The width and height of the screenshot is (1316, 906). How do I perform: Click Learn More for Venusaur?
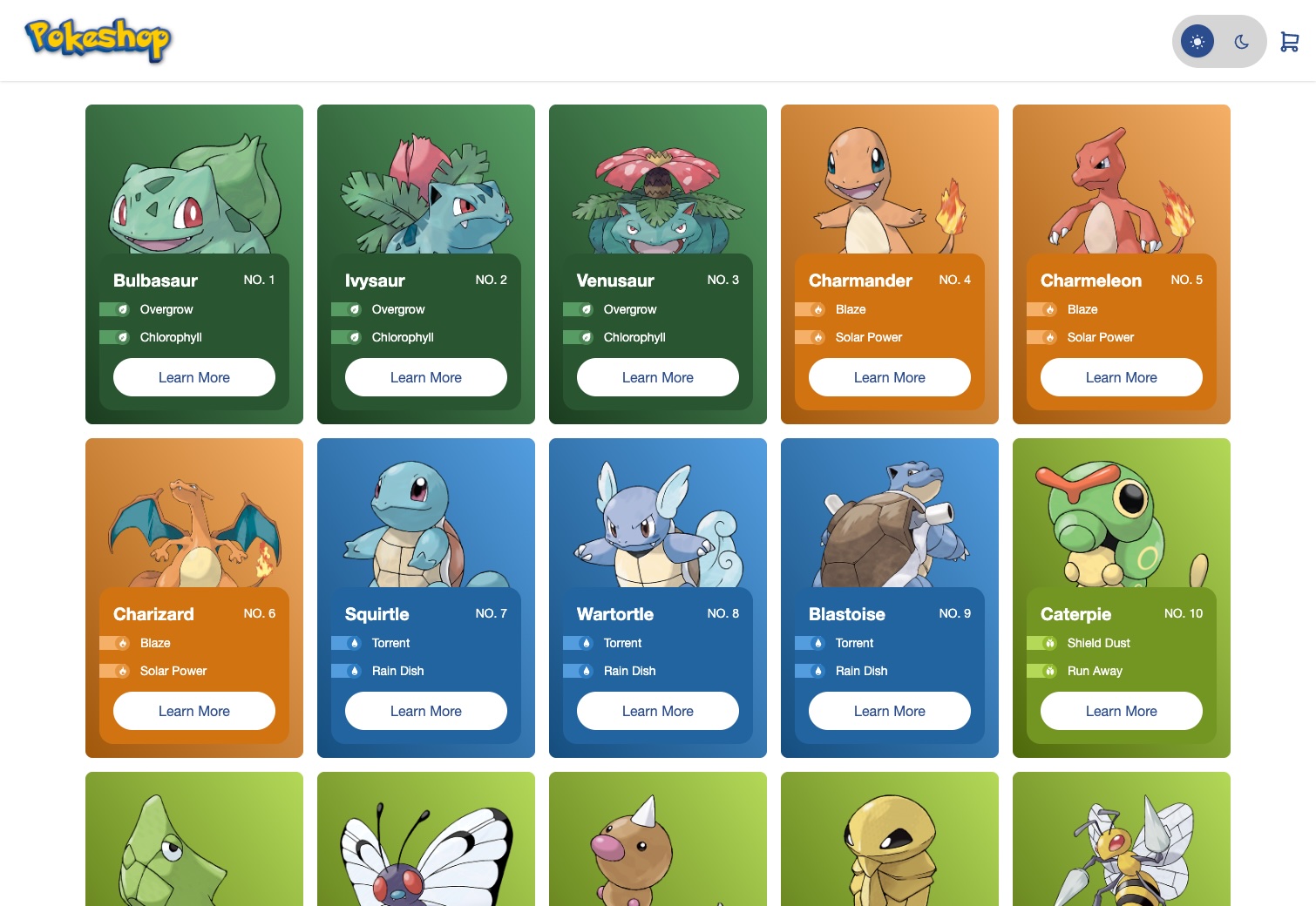coord(657,377)
